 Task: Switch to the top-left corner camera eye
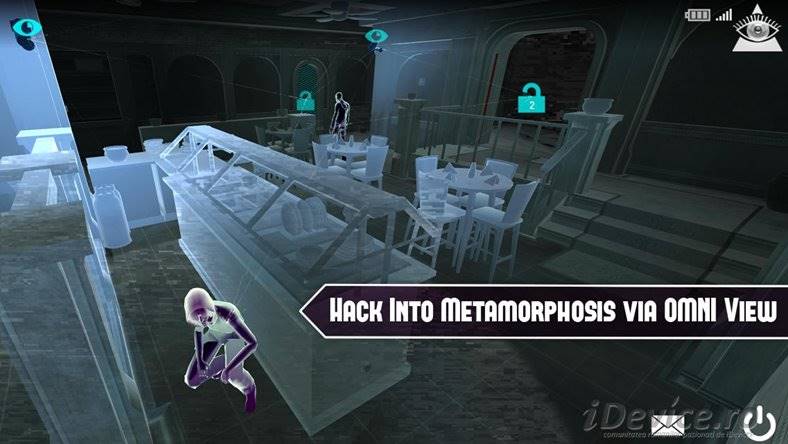pyautogui.click(x=22, y=27)
